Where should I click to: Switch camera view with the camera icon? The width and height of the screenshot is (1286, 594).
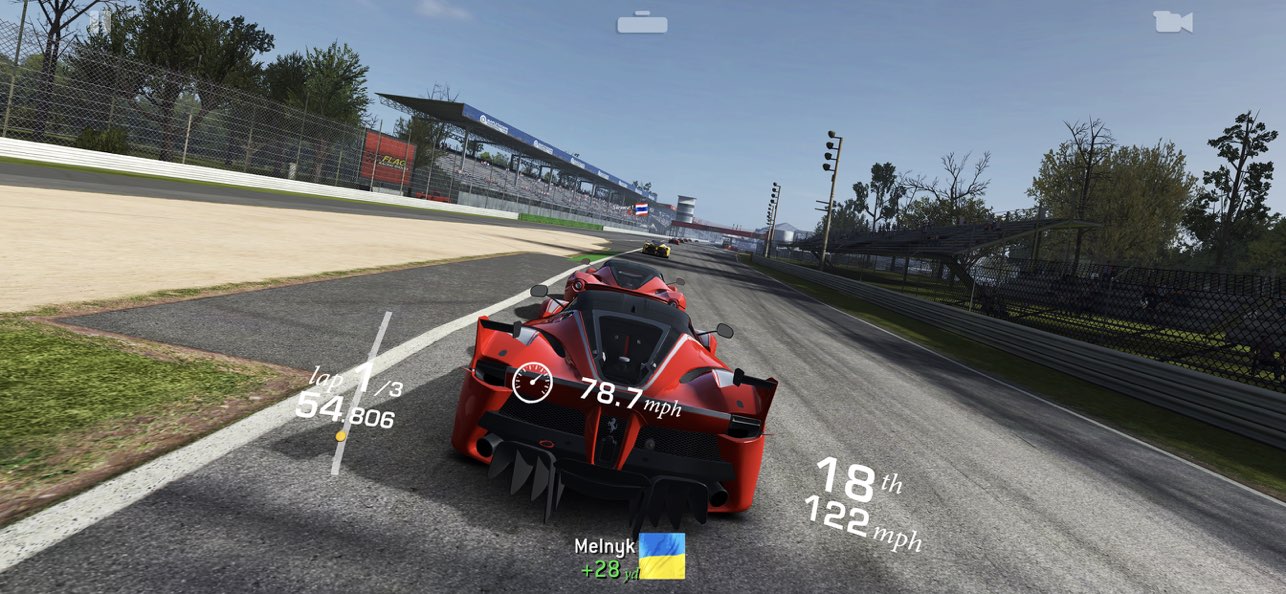coord(1172,22)
